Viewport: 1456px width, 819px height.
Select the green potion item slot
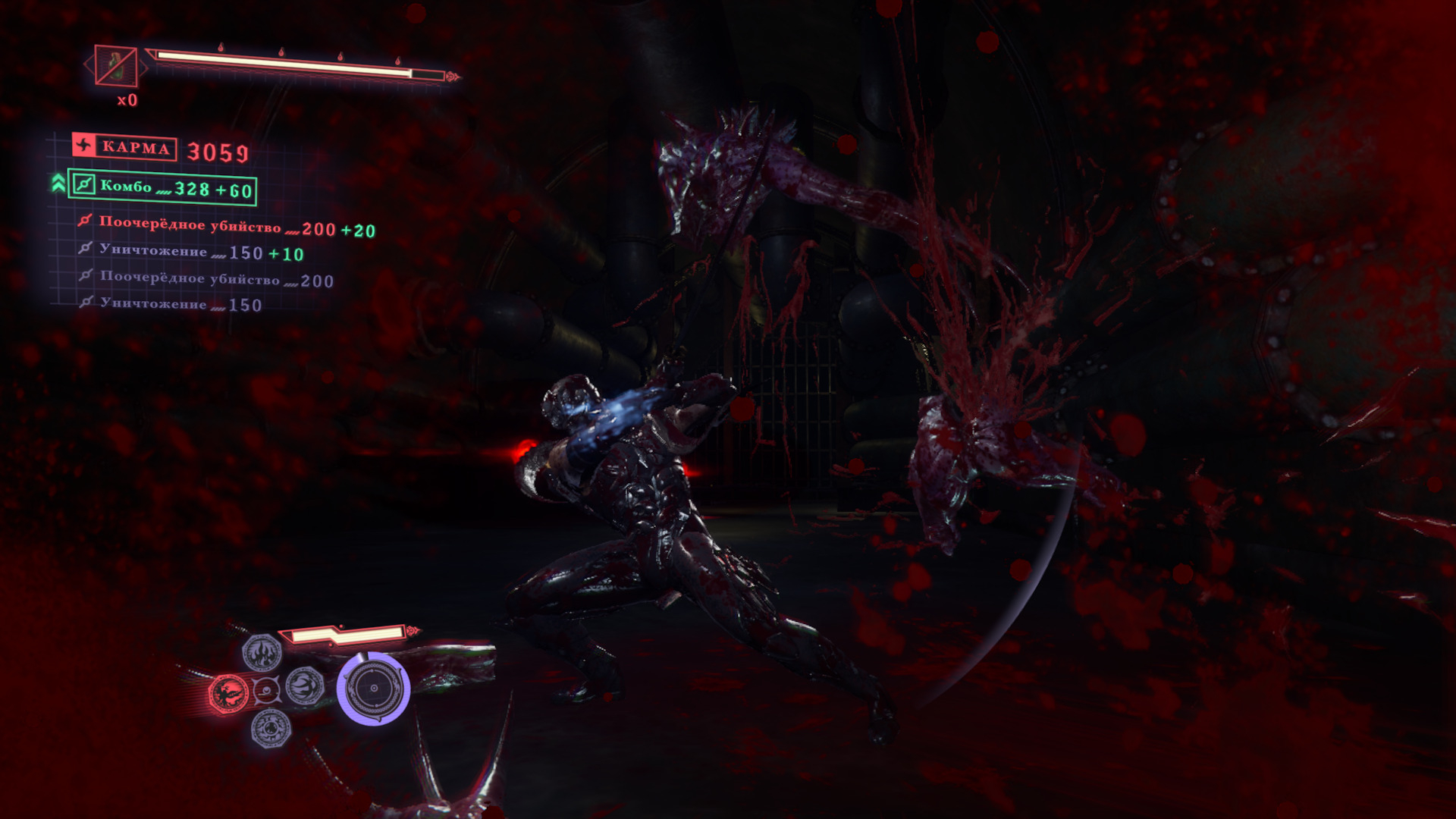coord(116,65)
